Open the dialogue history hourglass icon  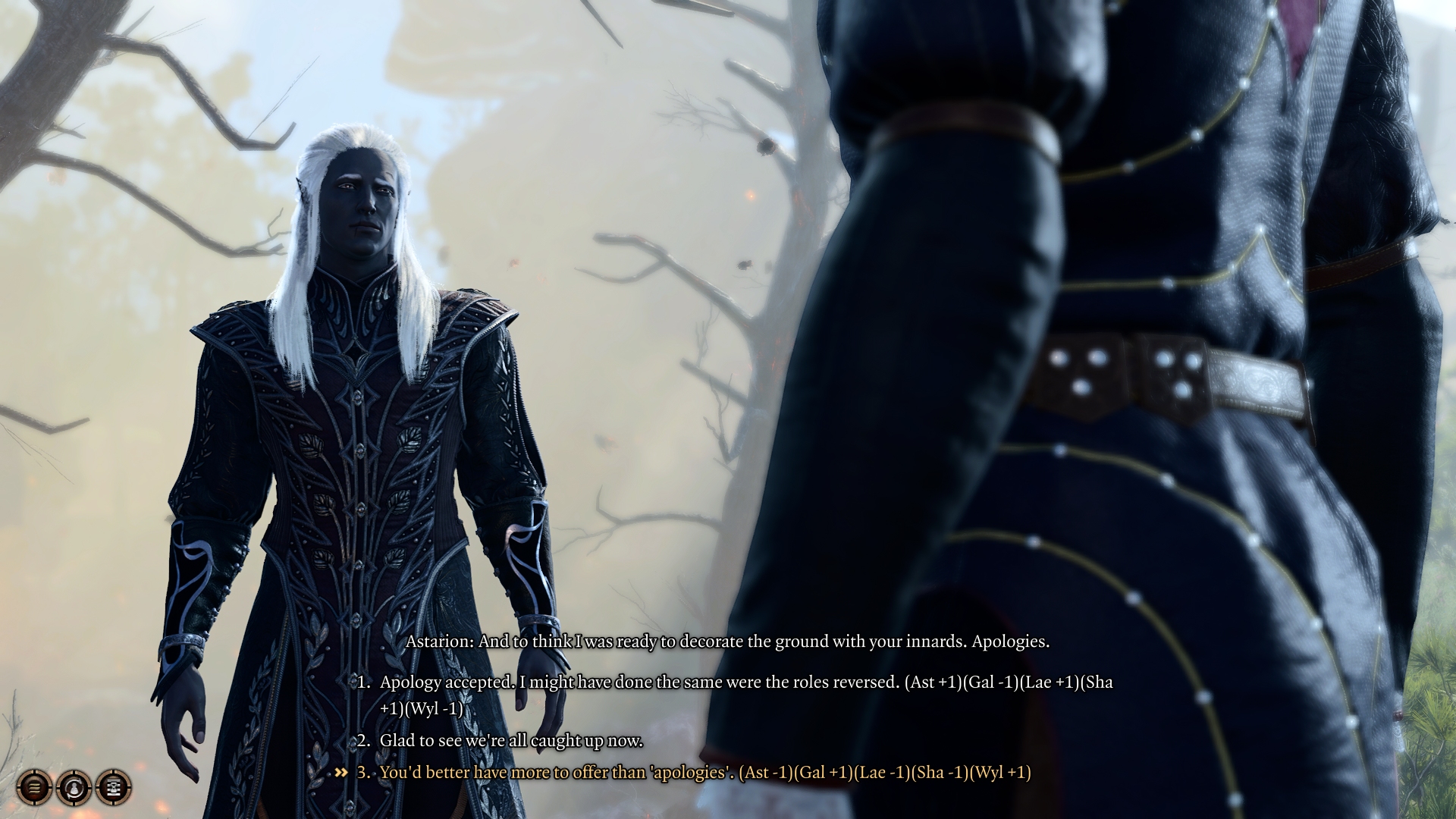point(114,788)
